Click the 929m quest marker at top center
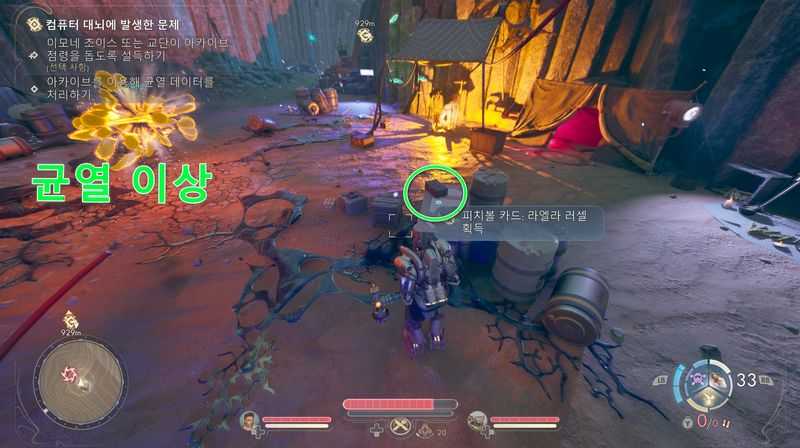This screenshot has height=448, width=800. point(365,34)
